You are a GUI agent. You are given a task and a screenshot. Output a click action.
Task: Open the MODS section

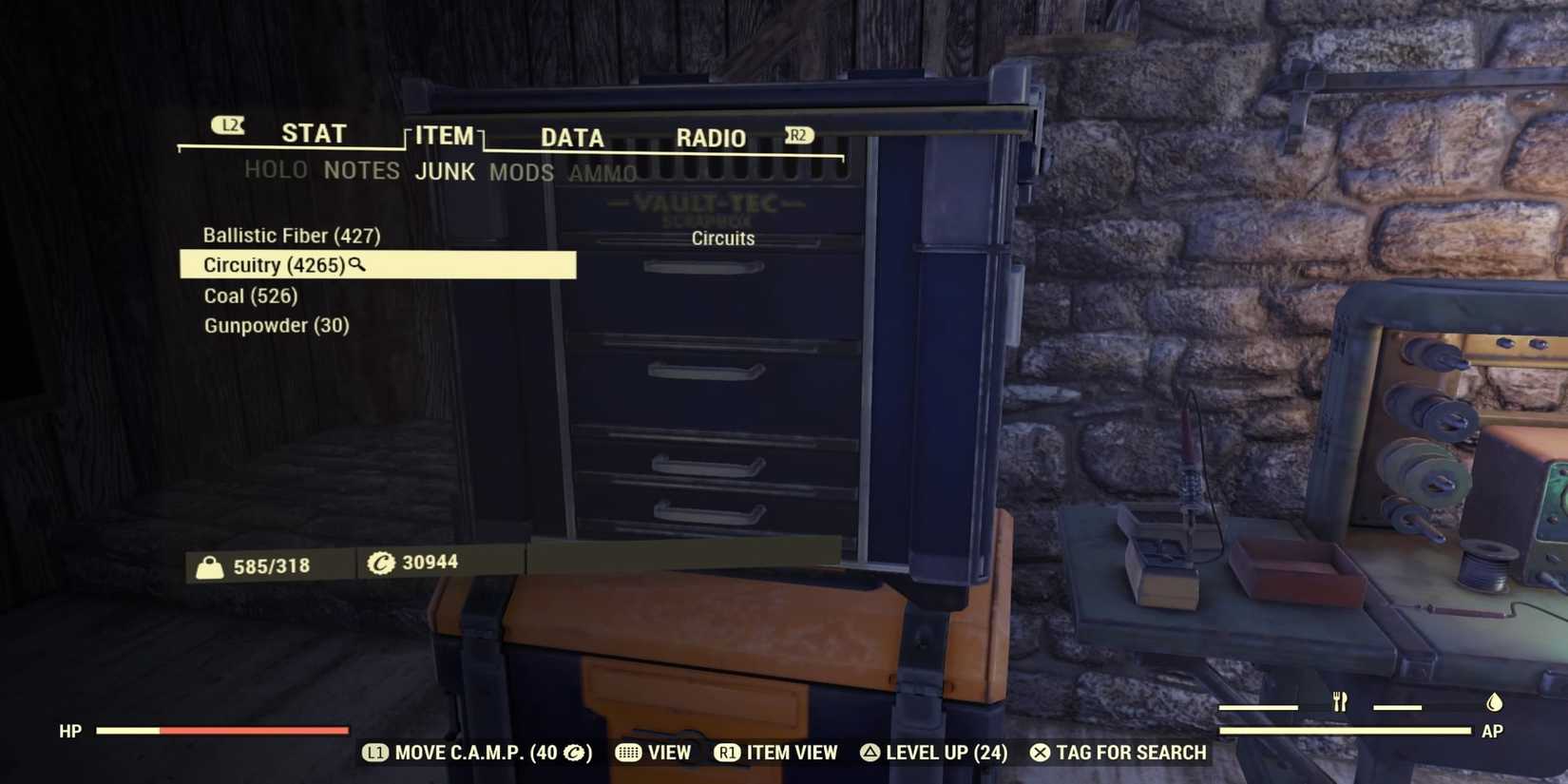(521, 172)
